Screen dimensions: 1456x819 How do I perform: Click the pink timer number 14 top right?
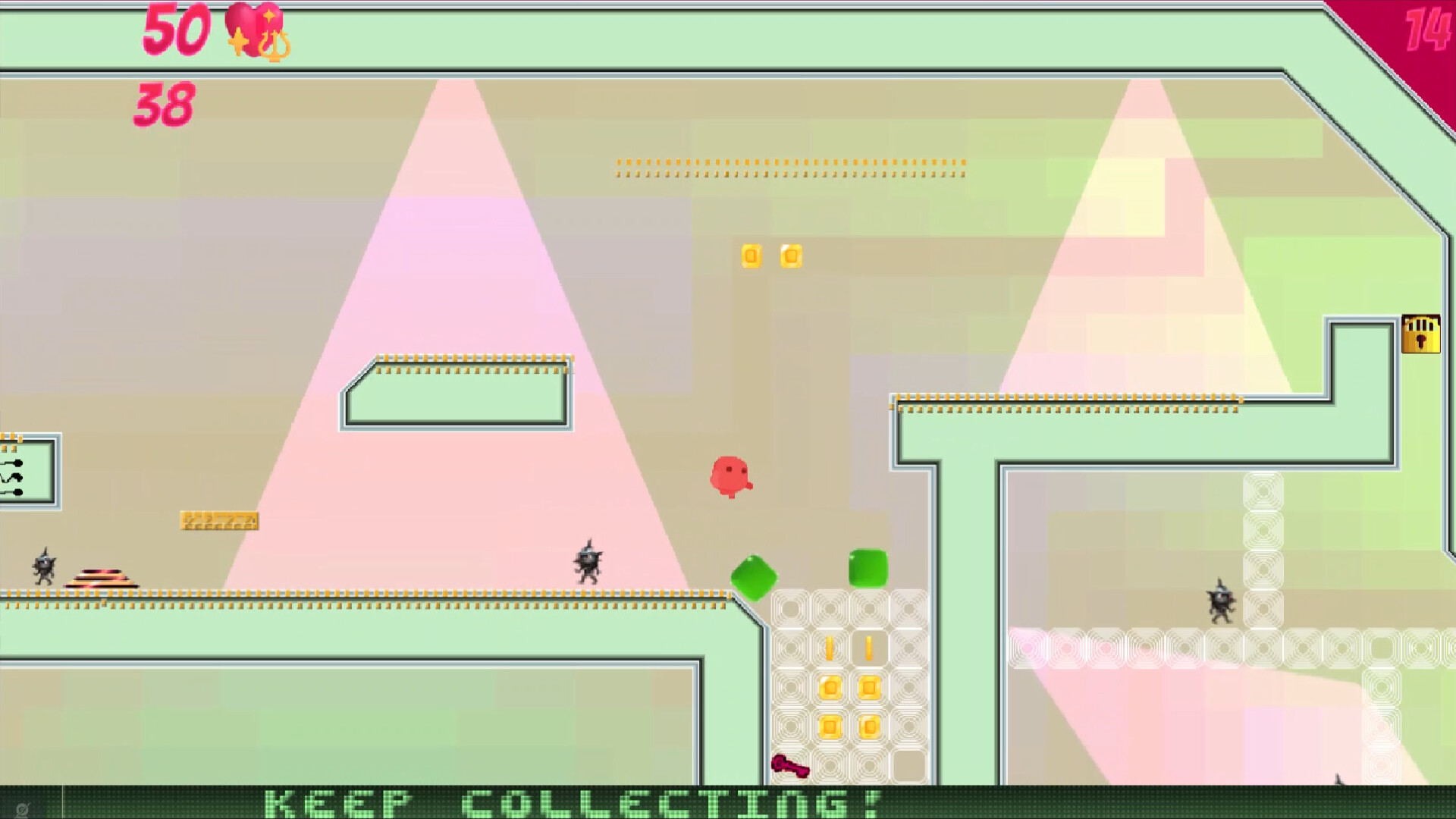(x=1429, y=31)
